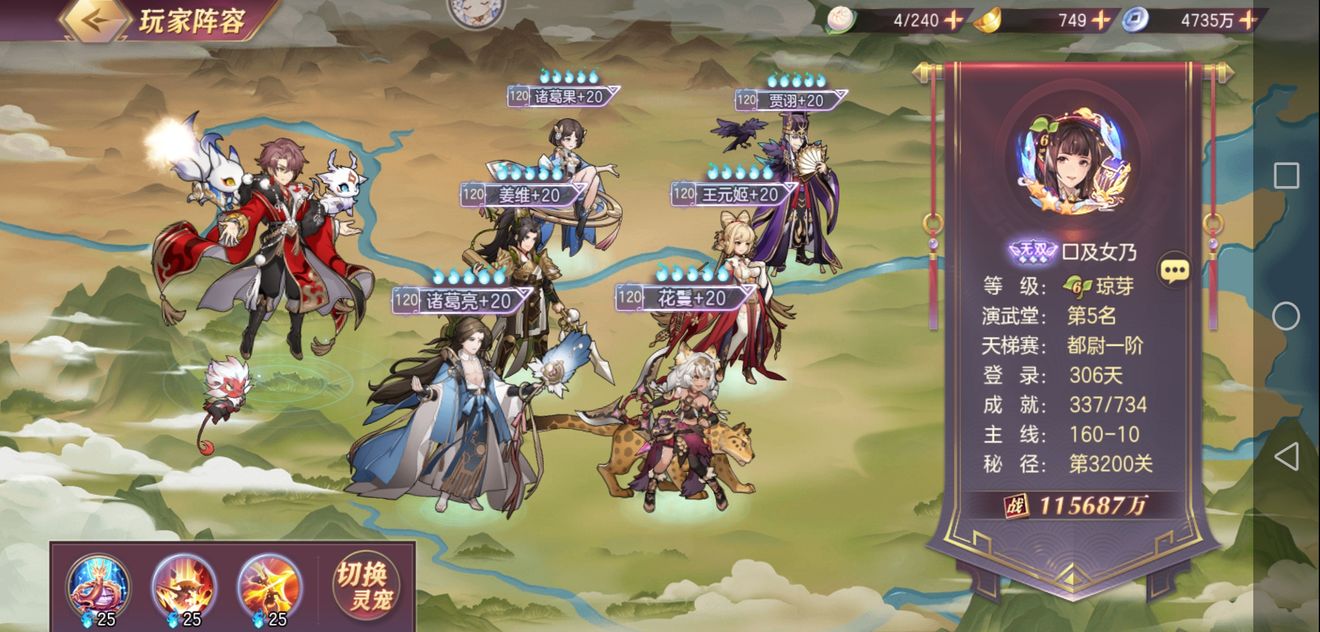Select hero 诸葛果+20 name tag
The image size is (1320, 632).
click(x=565, y=97)
